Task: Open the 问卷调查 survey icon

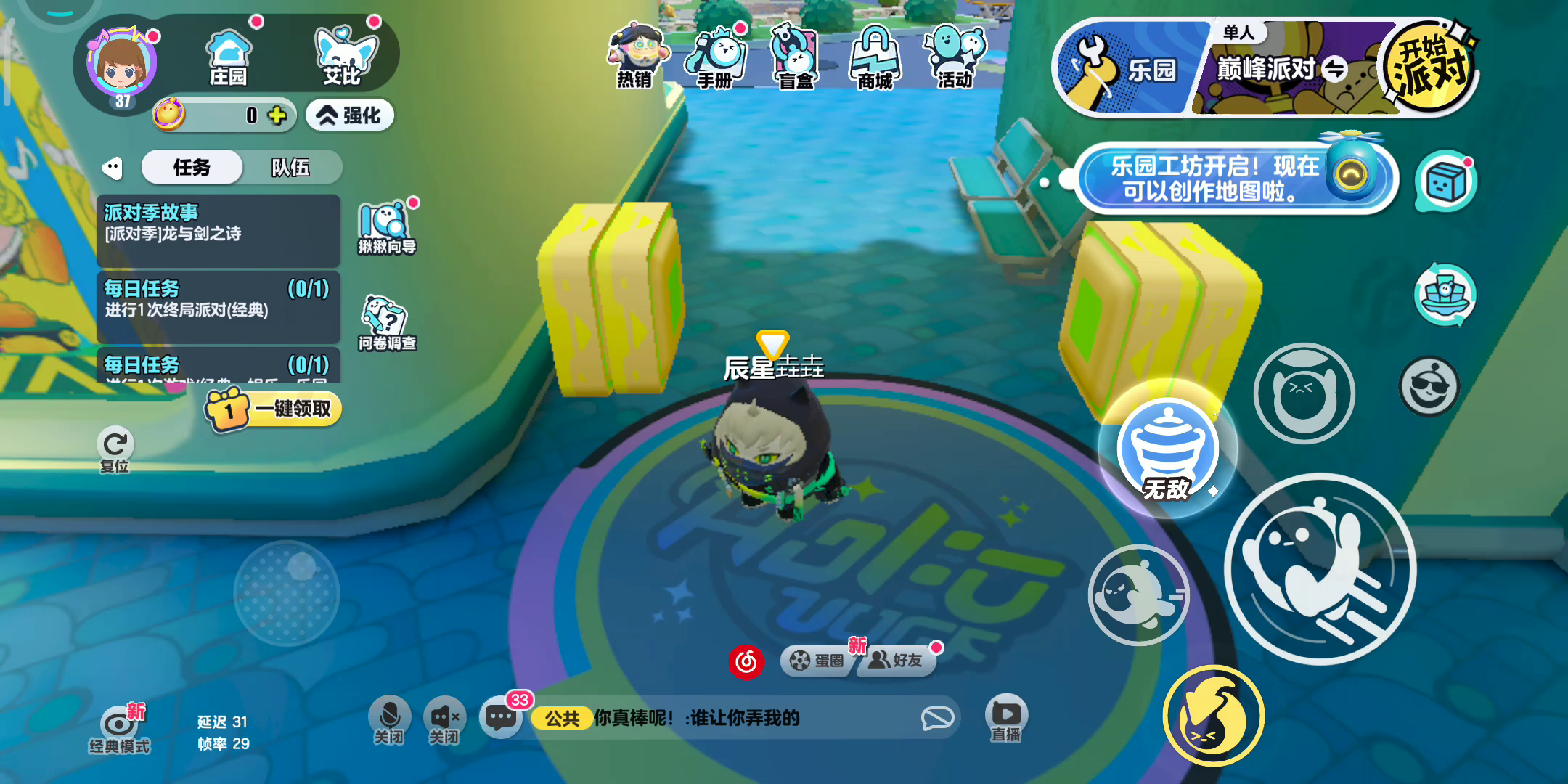Action: click(x=386, y=323)
